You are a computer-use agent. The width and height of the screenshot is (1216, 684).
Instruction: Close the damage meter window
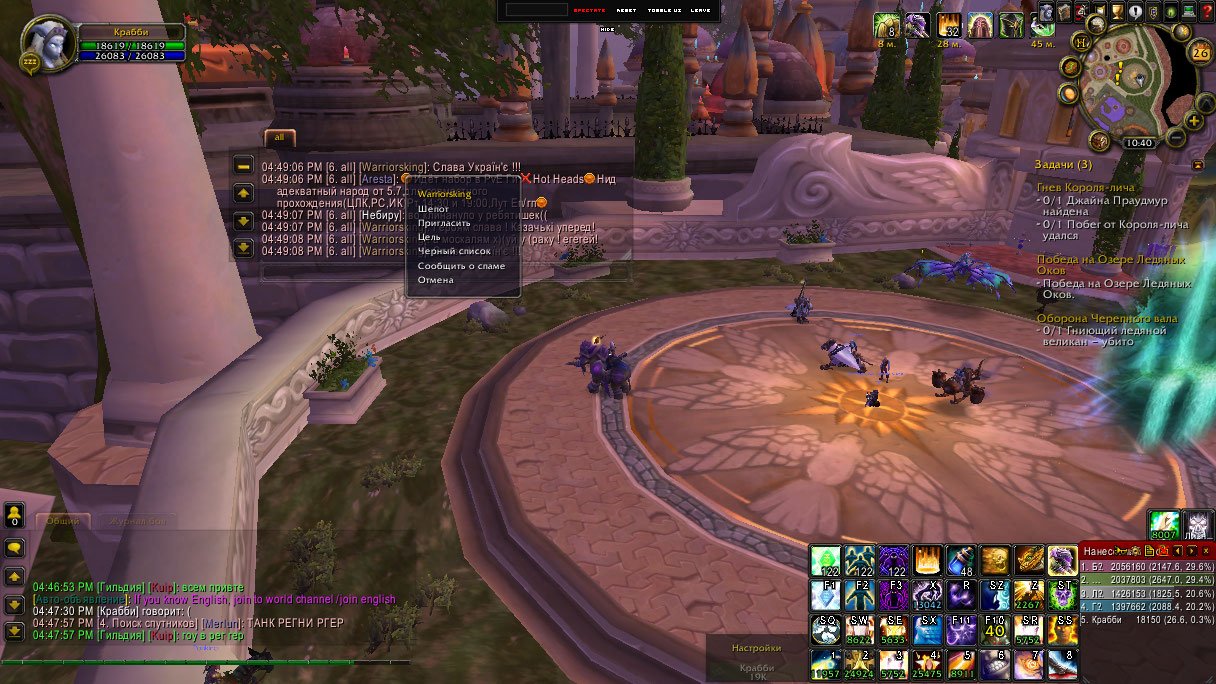coord(1206,551)
